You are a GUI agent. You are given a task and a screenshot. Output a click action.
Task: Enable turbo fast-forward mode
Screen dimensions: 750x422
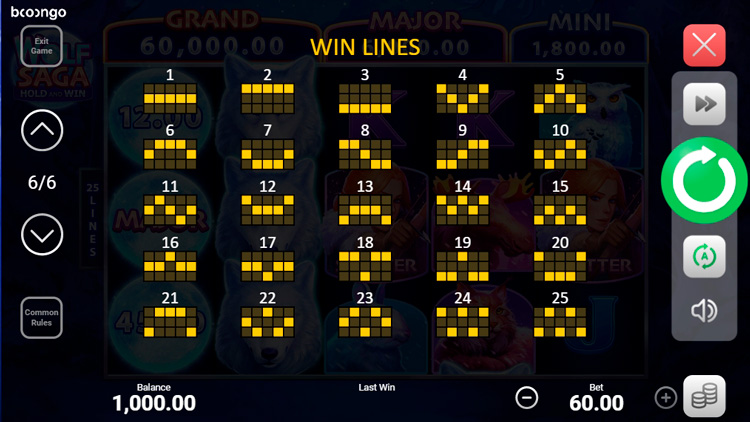[704, 104]
